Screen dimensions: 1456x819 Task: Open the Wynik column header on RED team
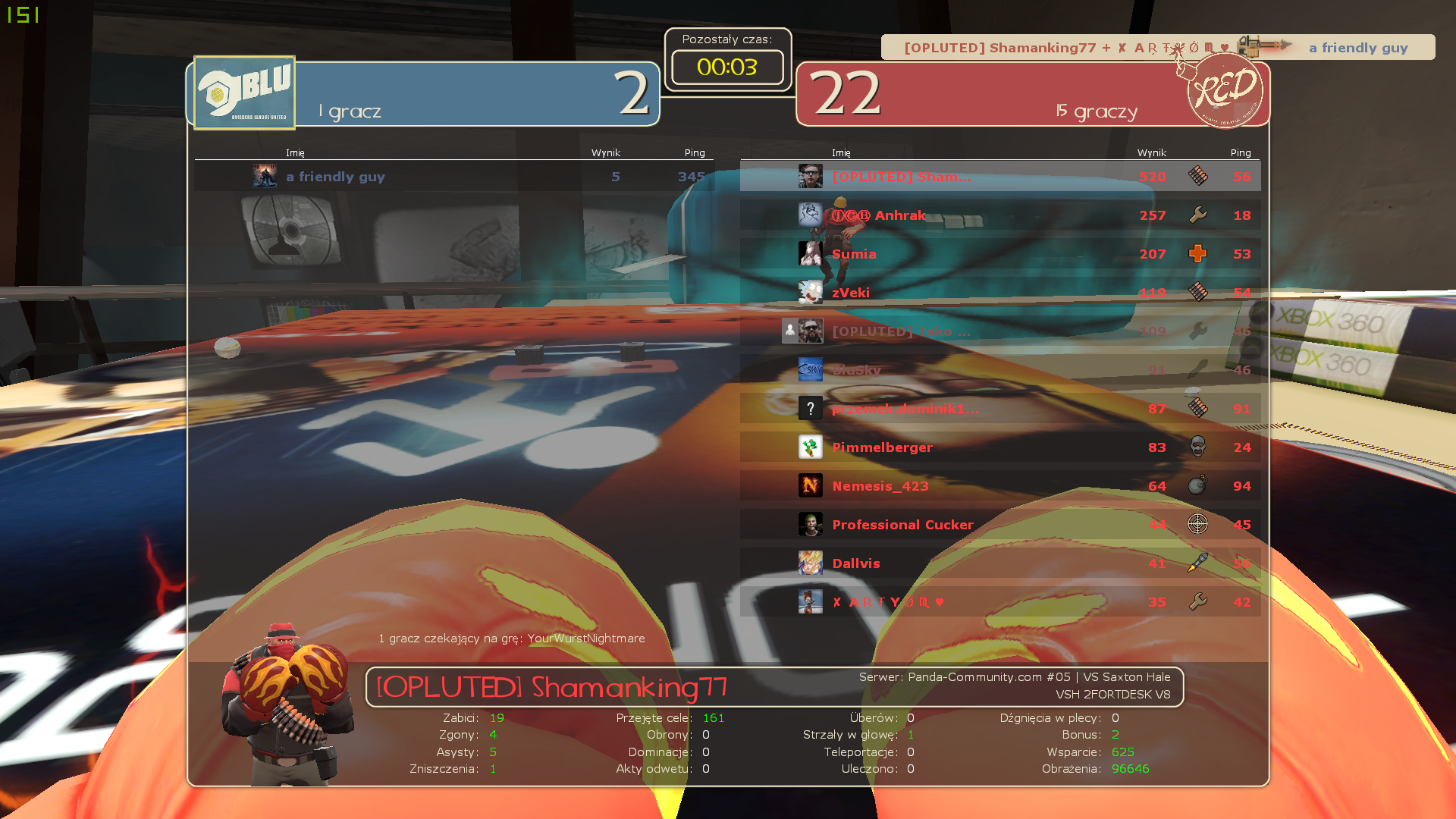1151,152
